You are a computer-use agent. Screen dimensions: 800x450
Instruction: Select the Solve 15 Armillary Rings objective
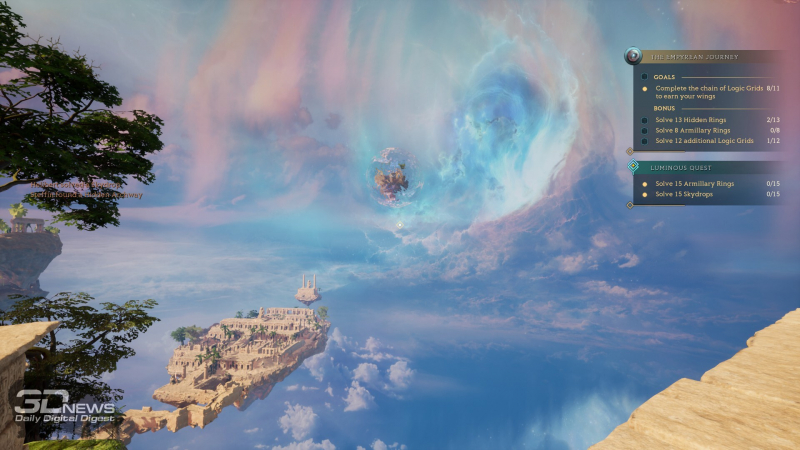694,184
